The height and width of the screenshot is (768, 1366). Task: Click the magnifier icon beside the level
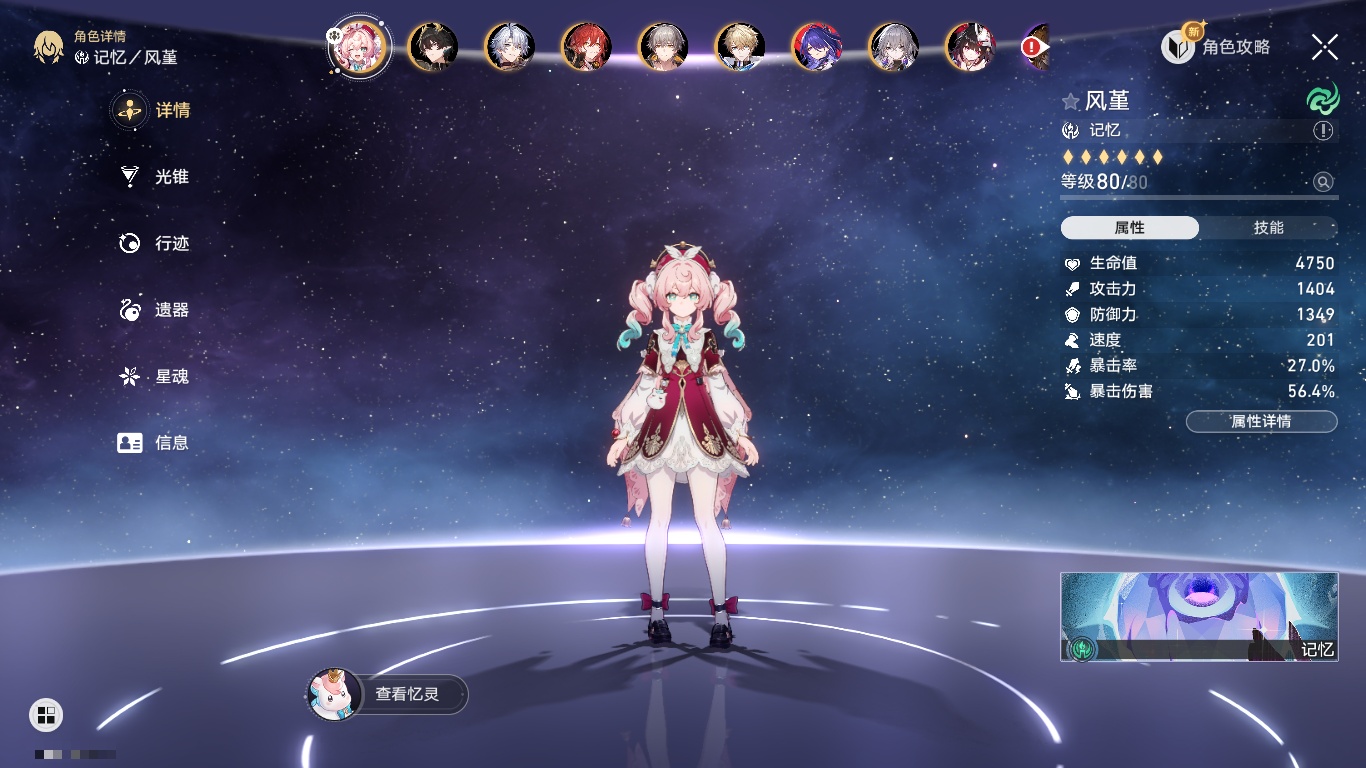pos(1323,182)
